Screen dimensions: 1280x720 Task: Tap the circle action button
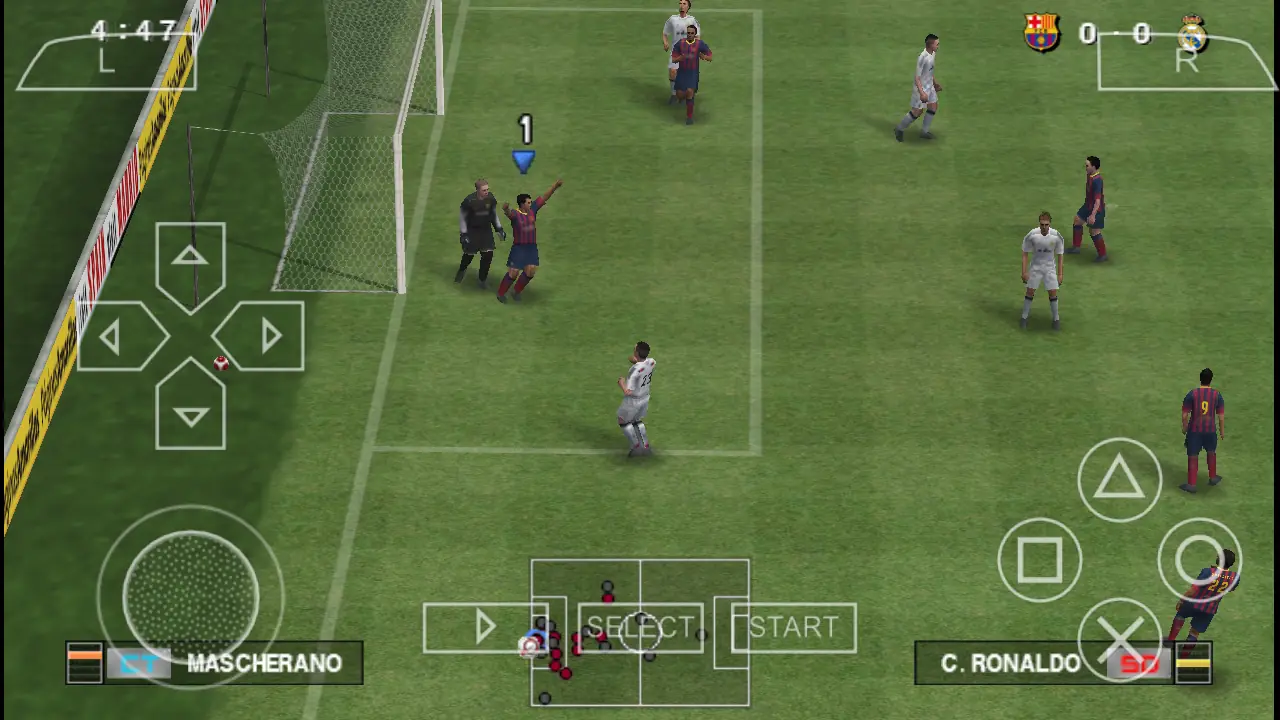(x=1199, y=560)
